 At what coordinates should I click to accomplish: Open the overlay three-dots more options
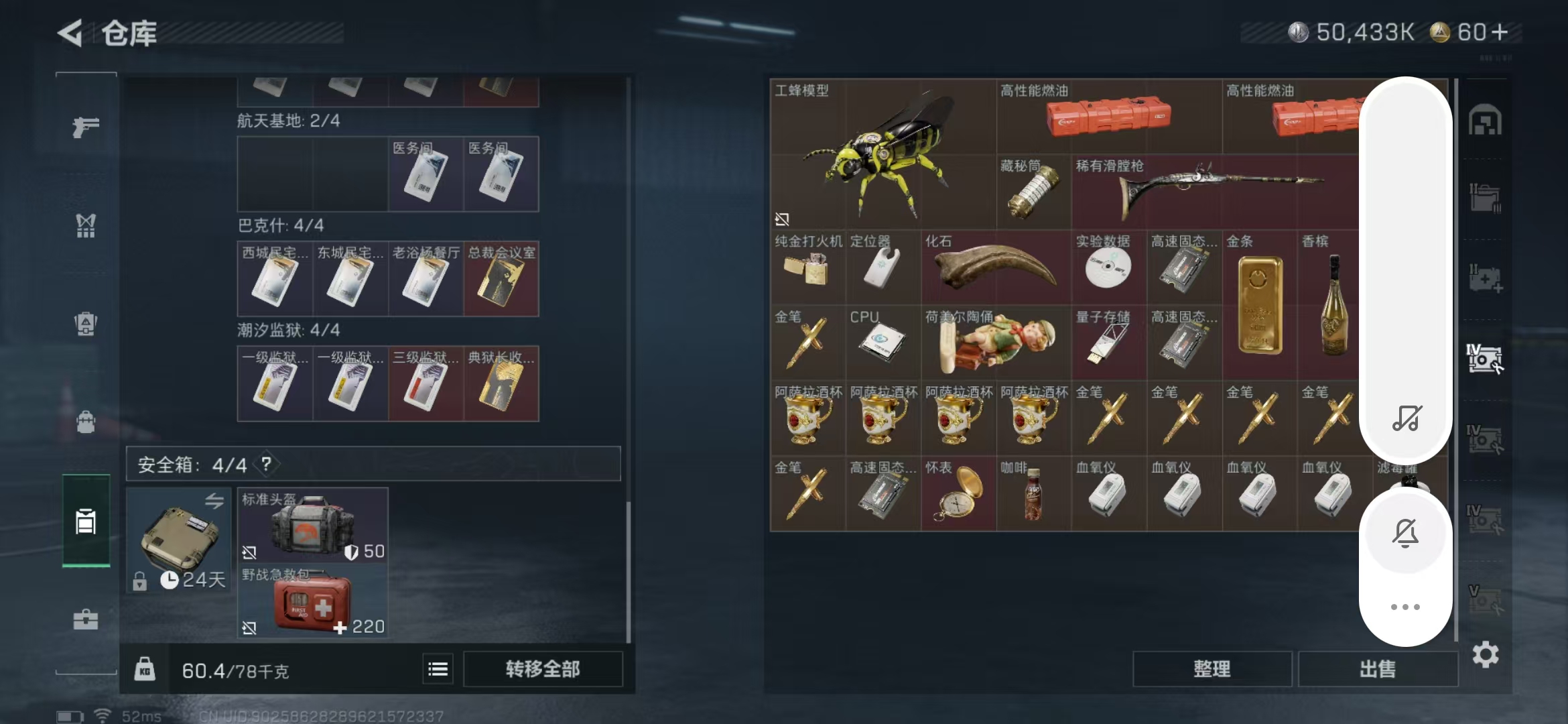pyautogui.click(x=1405, y=607)
